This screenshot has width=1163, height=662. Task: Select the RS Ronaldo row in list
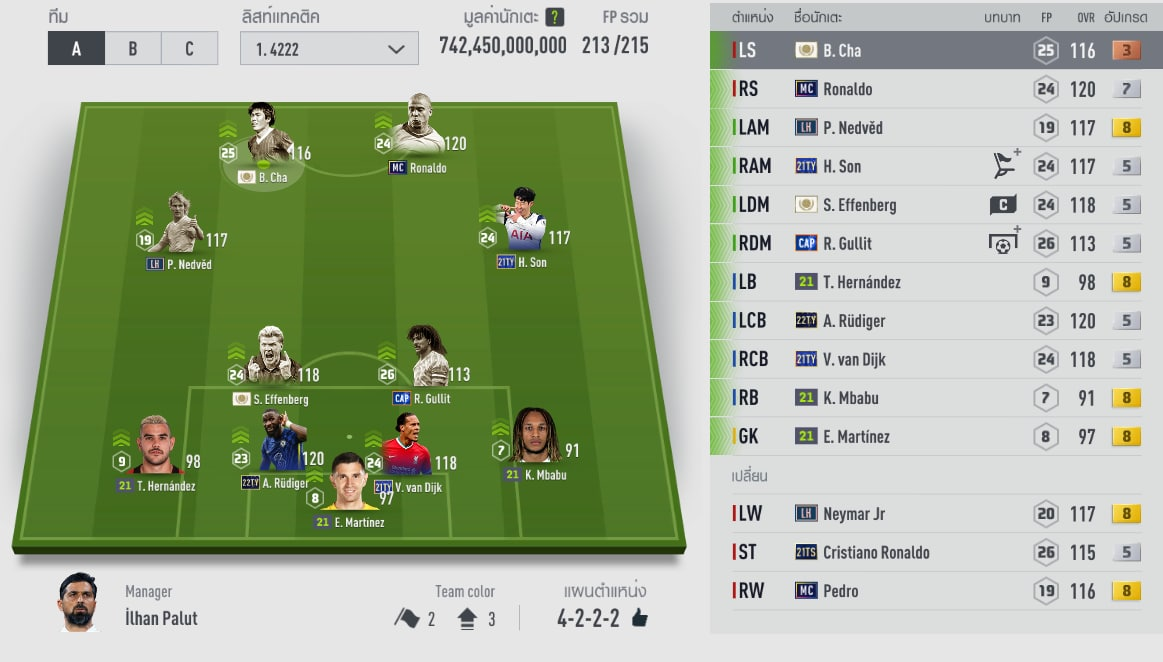coord(935,89)
